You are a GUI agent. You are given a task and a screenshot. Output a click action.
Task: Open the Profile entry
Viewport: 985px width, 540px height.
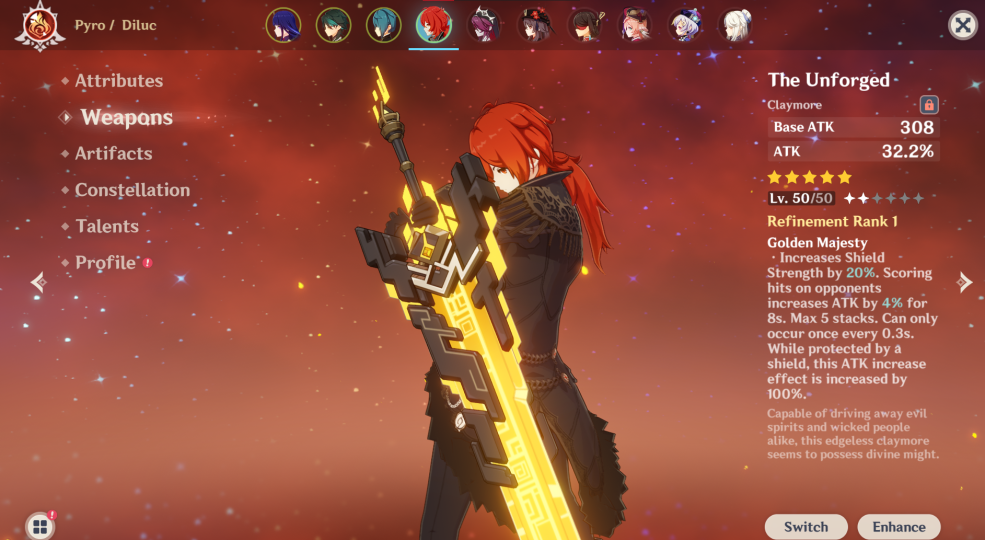tap(105, 263)
